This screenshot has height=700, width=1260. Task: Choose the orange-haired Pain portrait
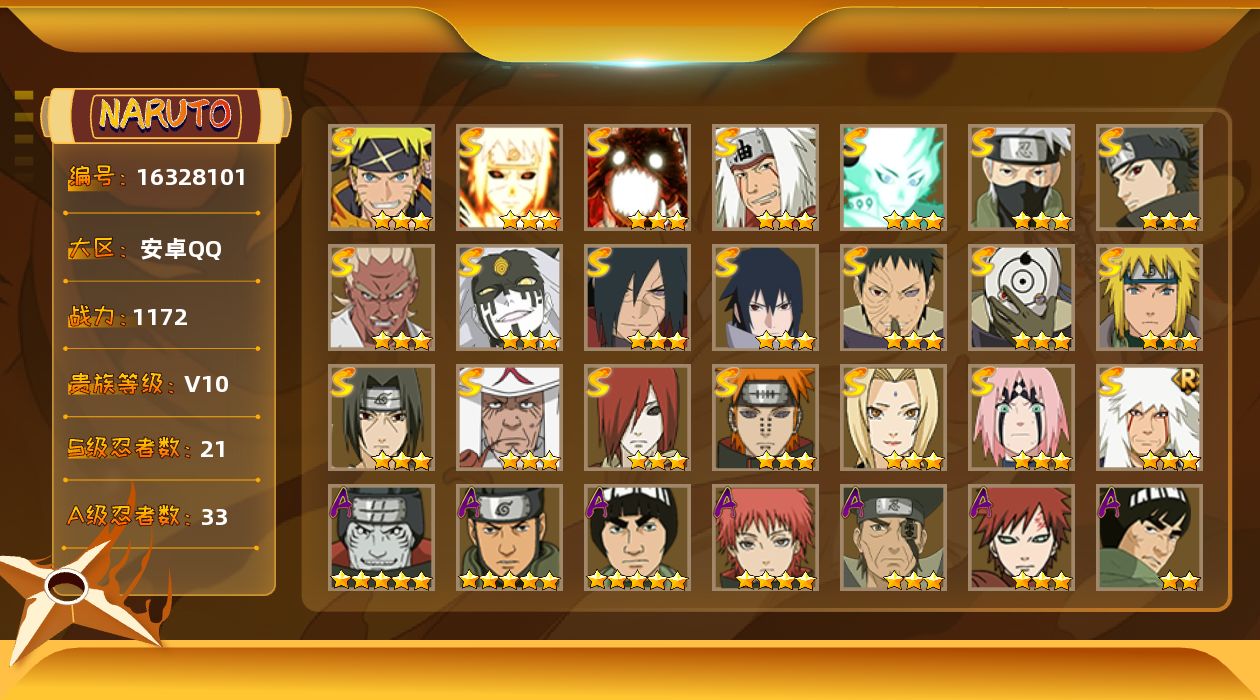[765, 417]
